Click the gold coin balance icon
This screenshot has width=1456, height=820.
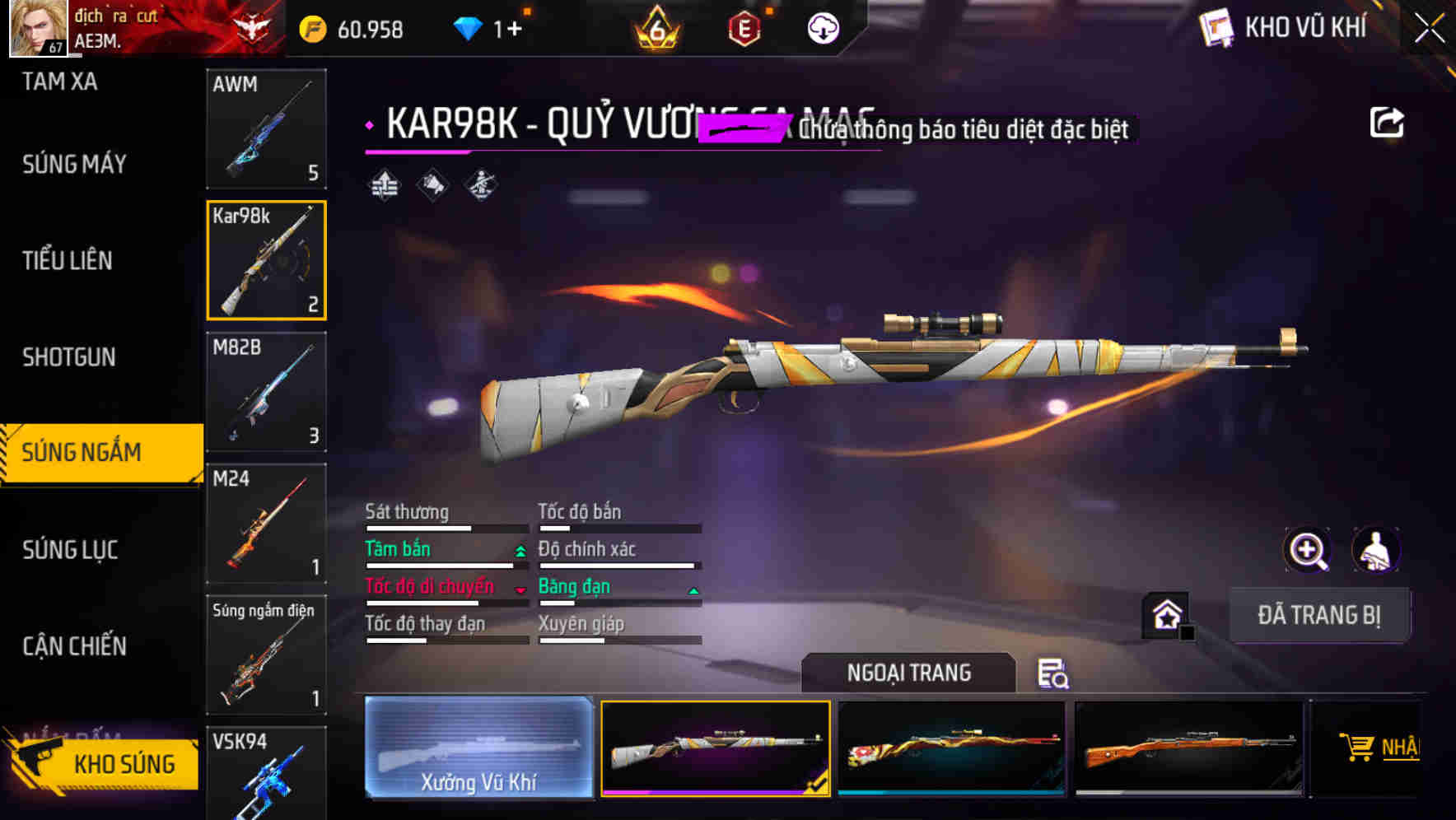click(x=311, y=27)
